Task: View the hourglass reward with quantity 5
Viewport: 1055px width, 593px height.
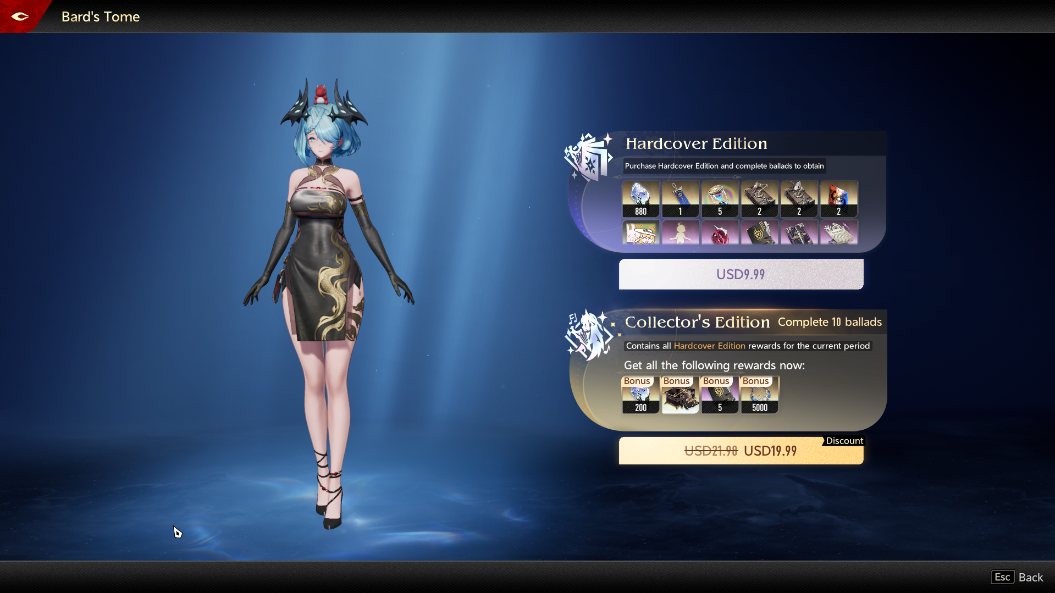Action: [x=719, y=198]
